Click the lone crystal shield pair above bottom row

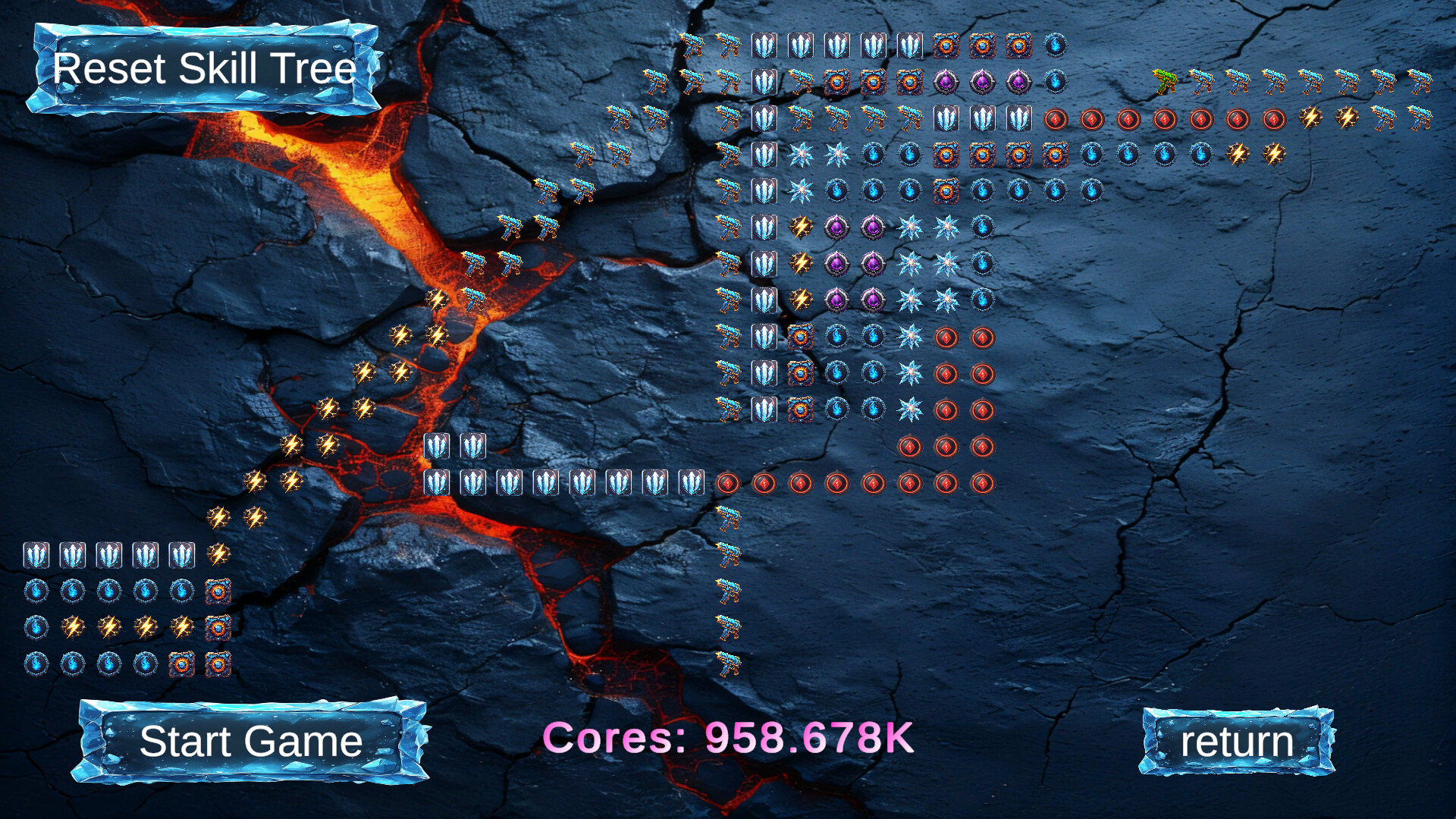[438, 447]
